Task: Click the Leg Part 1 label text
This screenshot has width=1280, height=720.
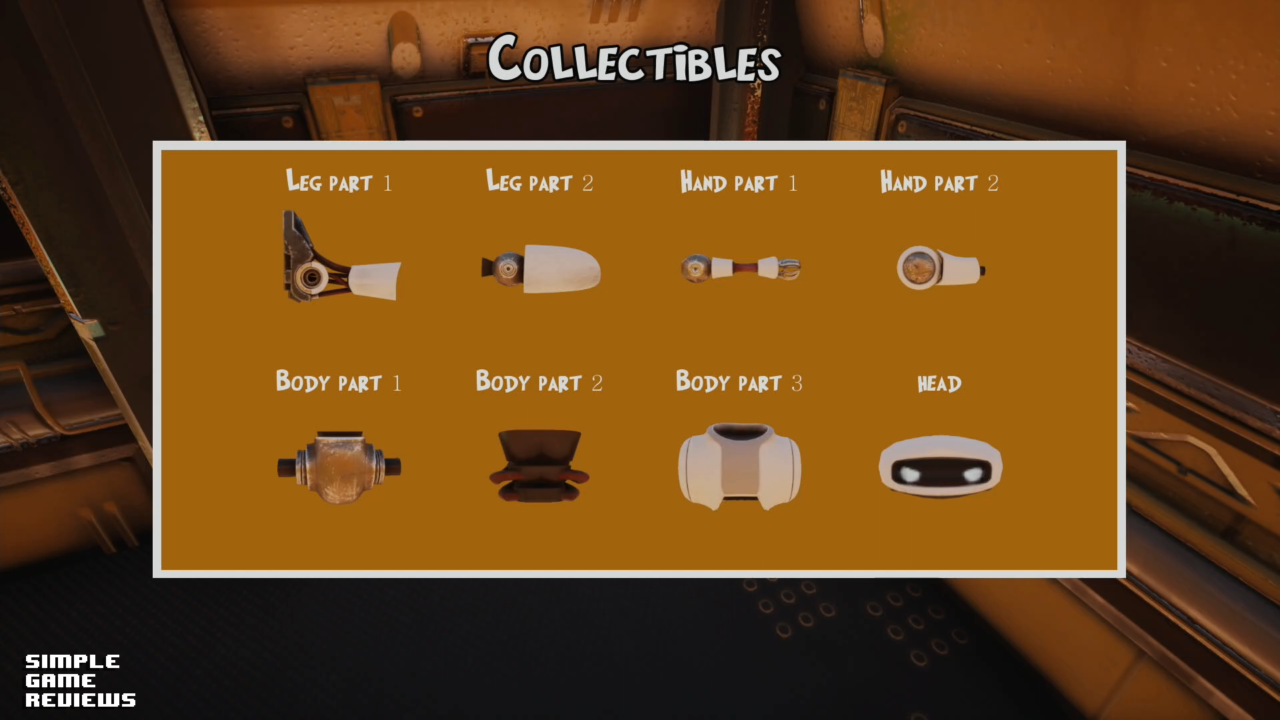Action: point(340,183)
